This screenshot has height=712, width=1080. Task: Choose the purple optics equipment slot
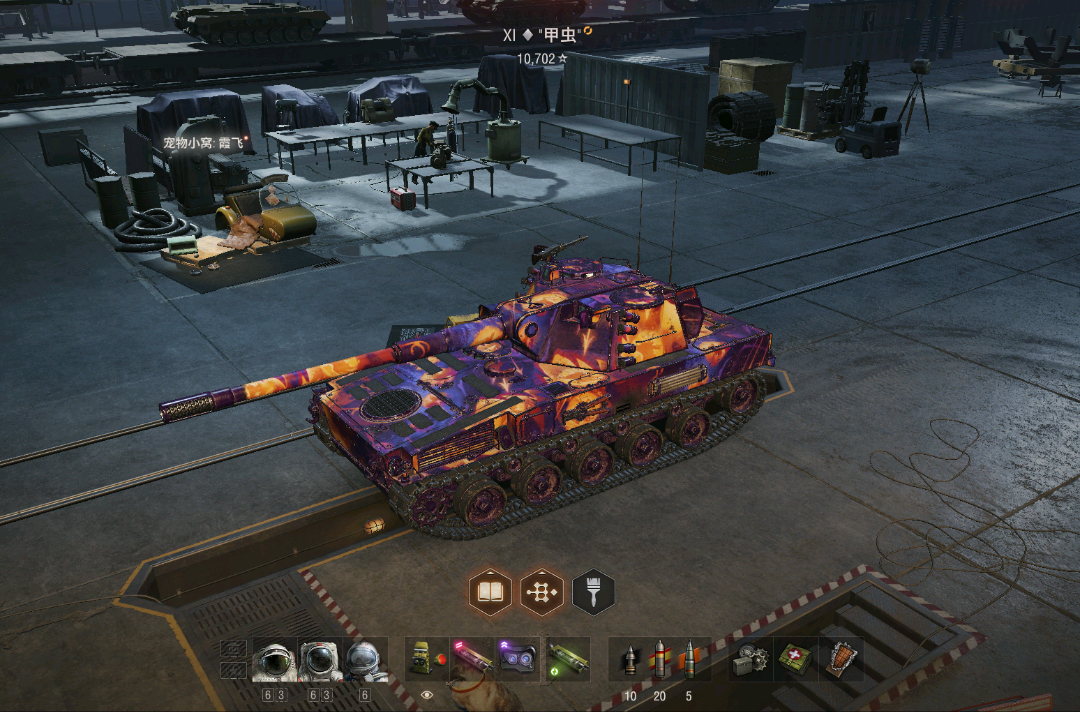click(x=518, y=659)
